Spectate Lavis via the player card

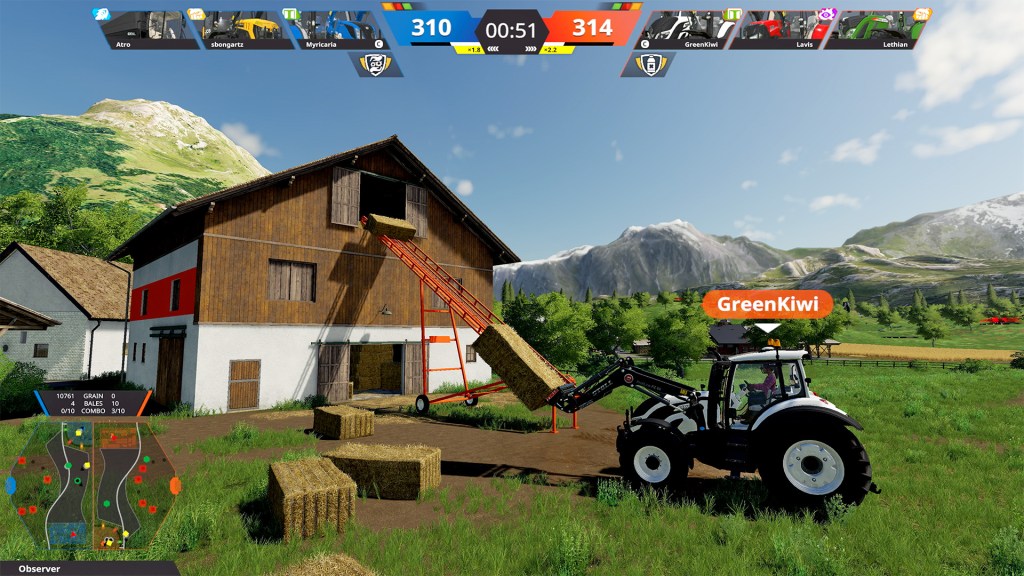[782, 30]
